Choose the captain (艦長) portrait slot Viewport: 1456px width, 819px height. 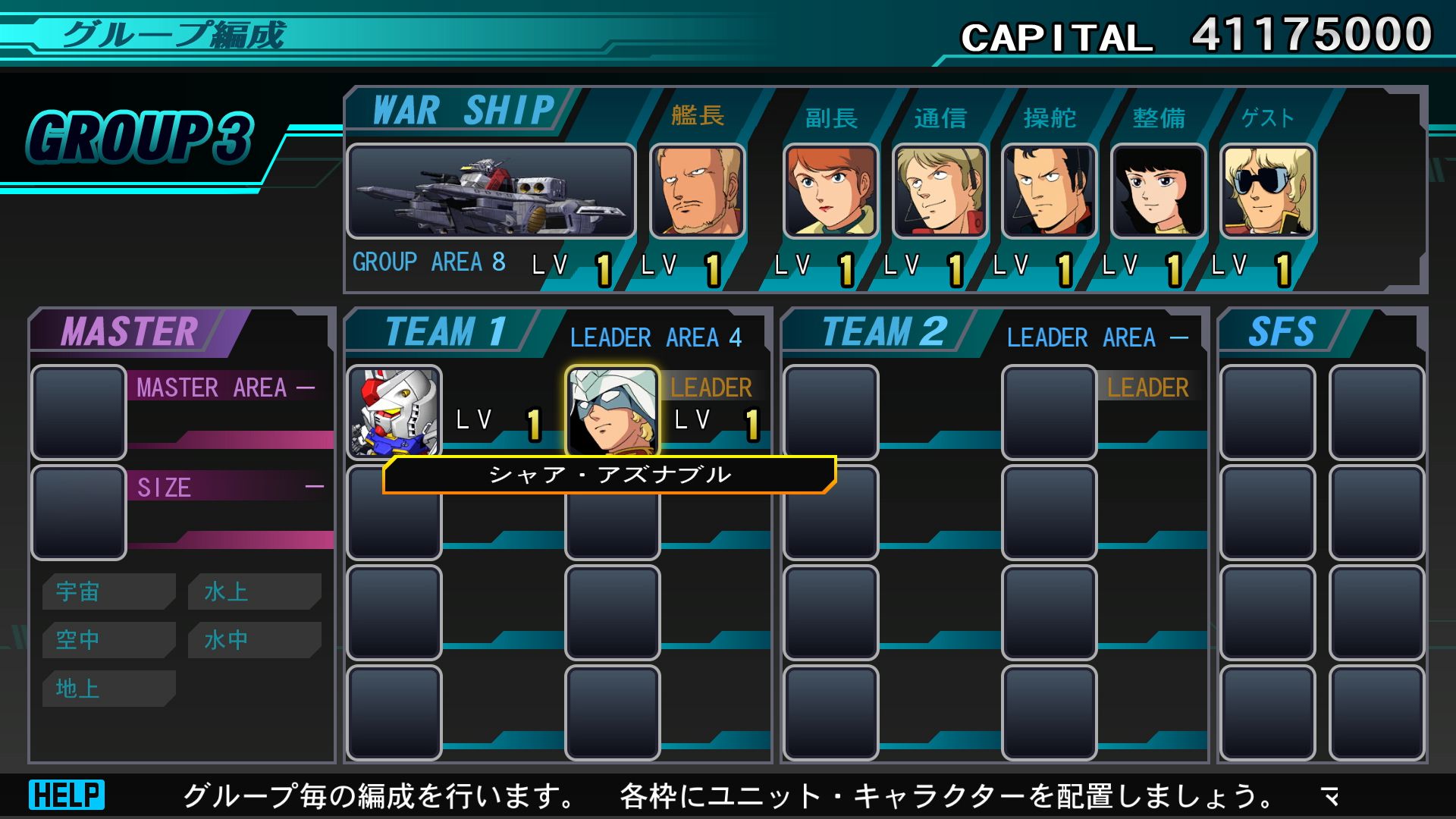698,191
